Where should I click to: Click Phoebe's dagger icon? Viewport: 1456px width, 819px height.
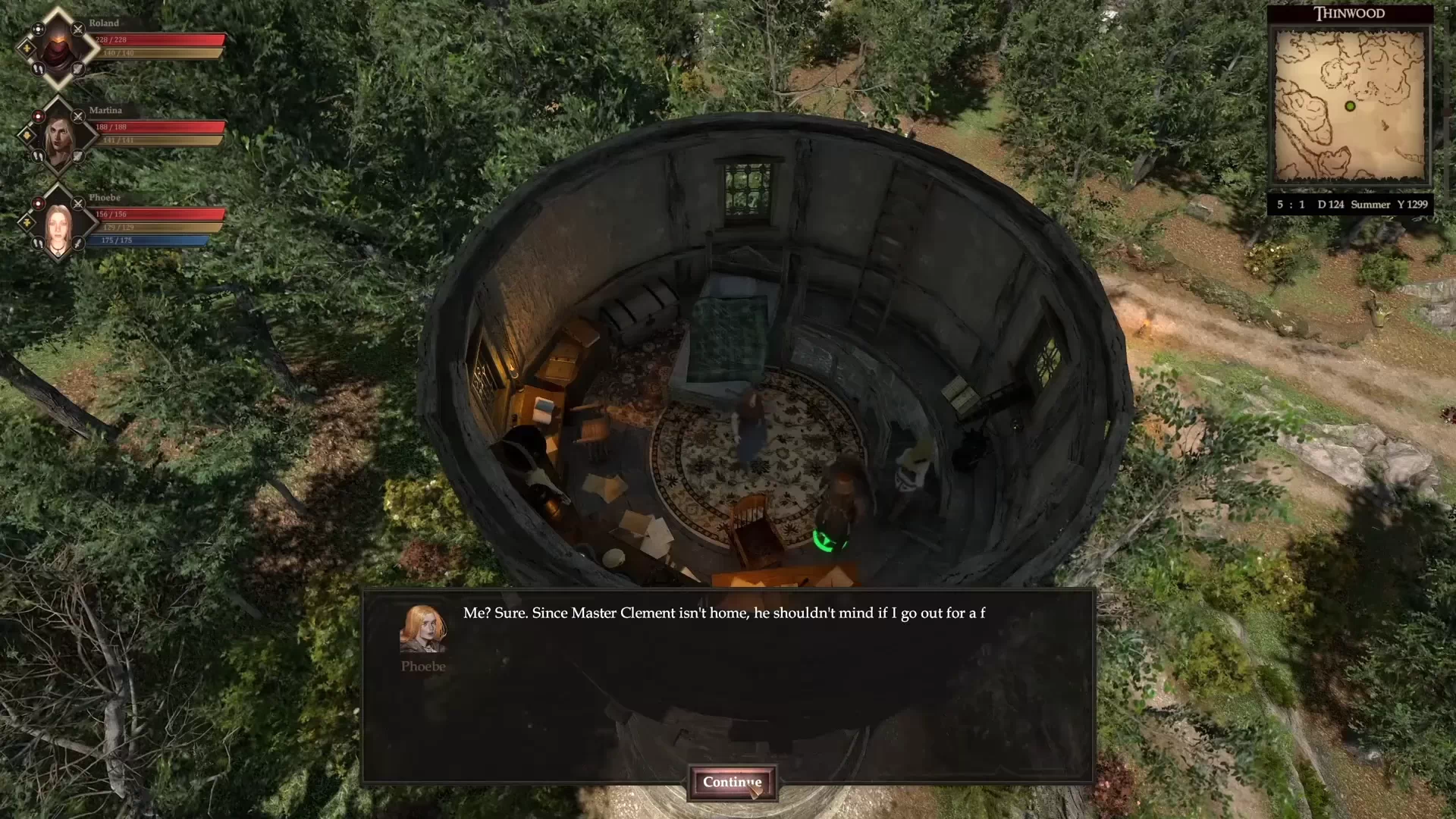pyautogui.click(x=78, y=243)
